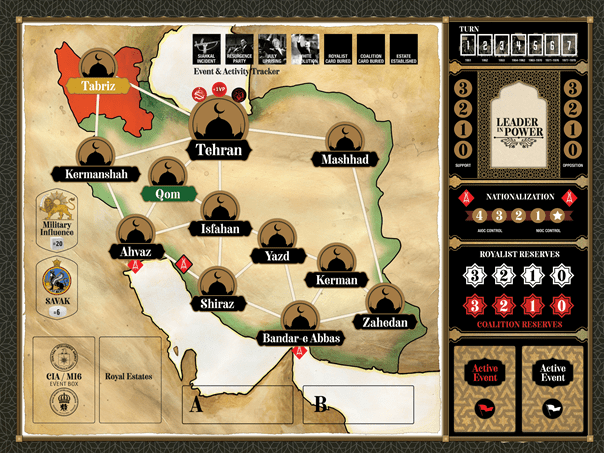Click the Military Influence badge
The height and width of the screenshot is (453, 604).
[x=56, y=223]
